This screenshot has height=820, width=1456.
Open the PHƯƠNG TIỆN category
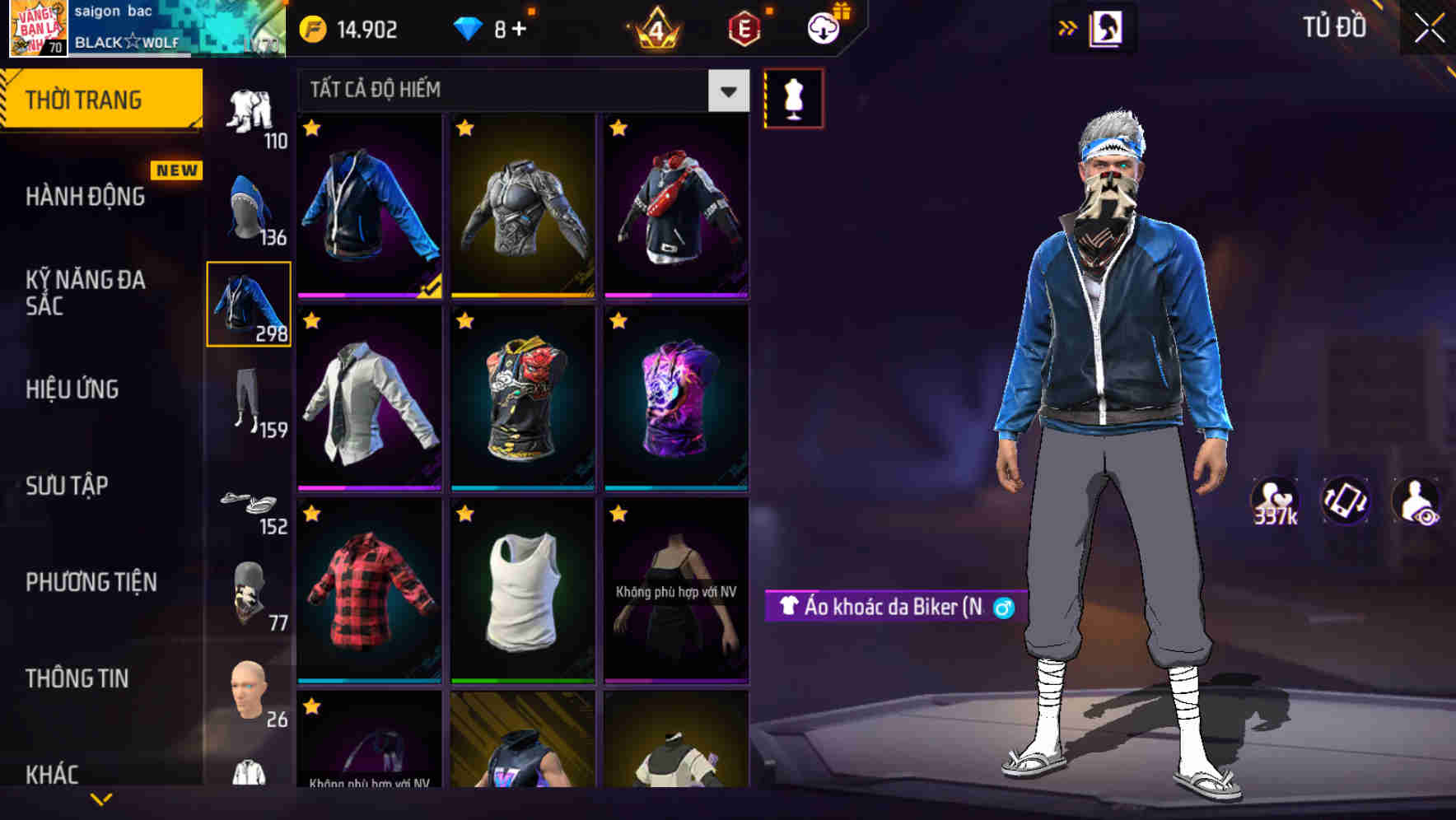tap(89, 581)
